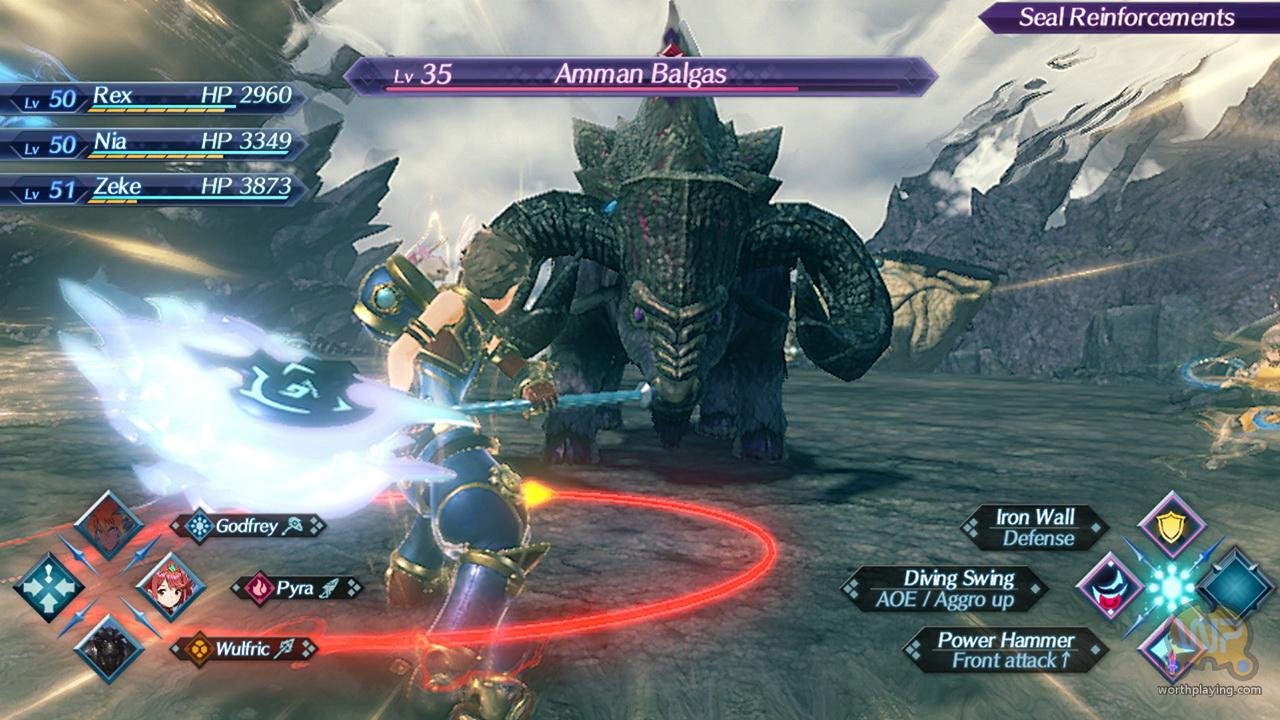Trigger the Power Hammer art icon
Screen dimensions: 1280x720
tap(1171, 646)
